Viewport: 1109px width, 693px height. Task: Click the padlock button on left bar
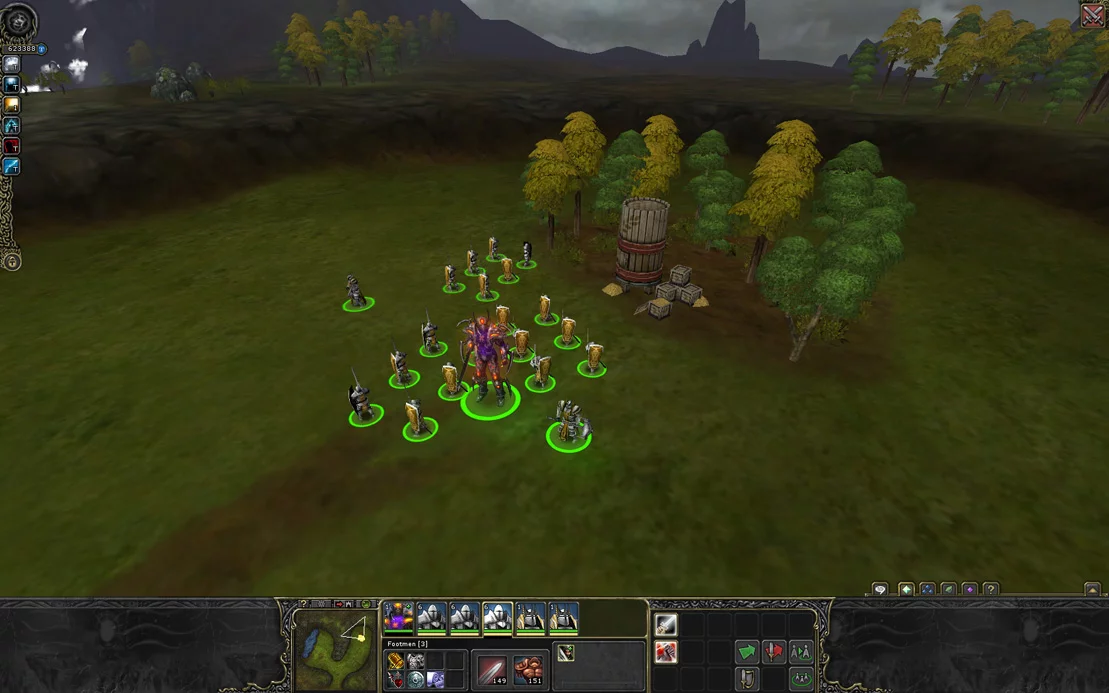click(12, 262)
